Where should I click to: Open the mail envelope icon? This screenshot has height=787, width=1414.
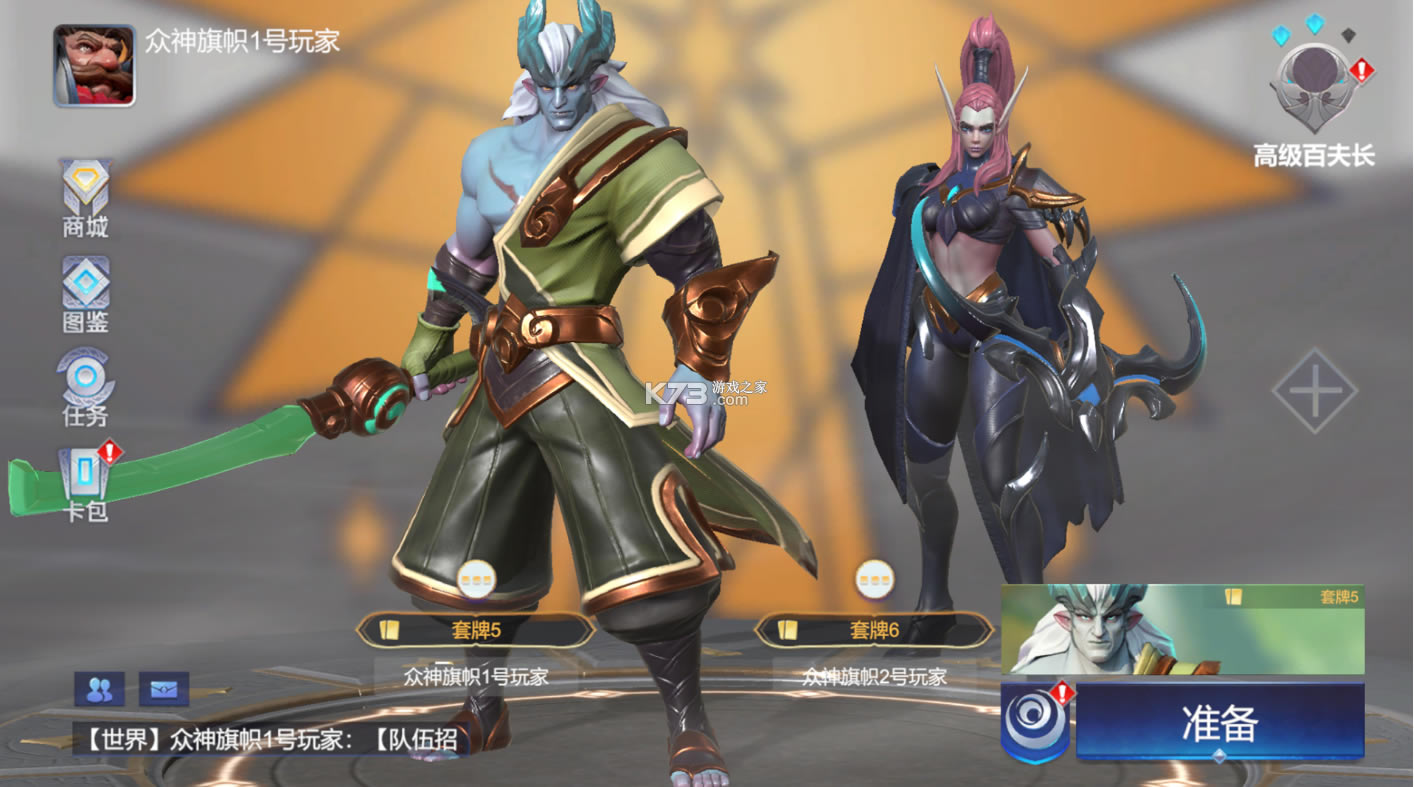coord(163,689)
